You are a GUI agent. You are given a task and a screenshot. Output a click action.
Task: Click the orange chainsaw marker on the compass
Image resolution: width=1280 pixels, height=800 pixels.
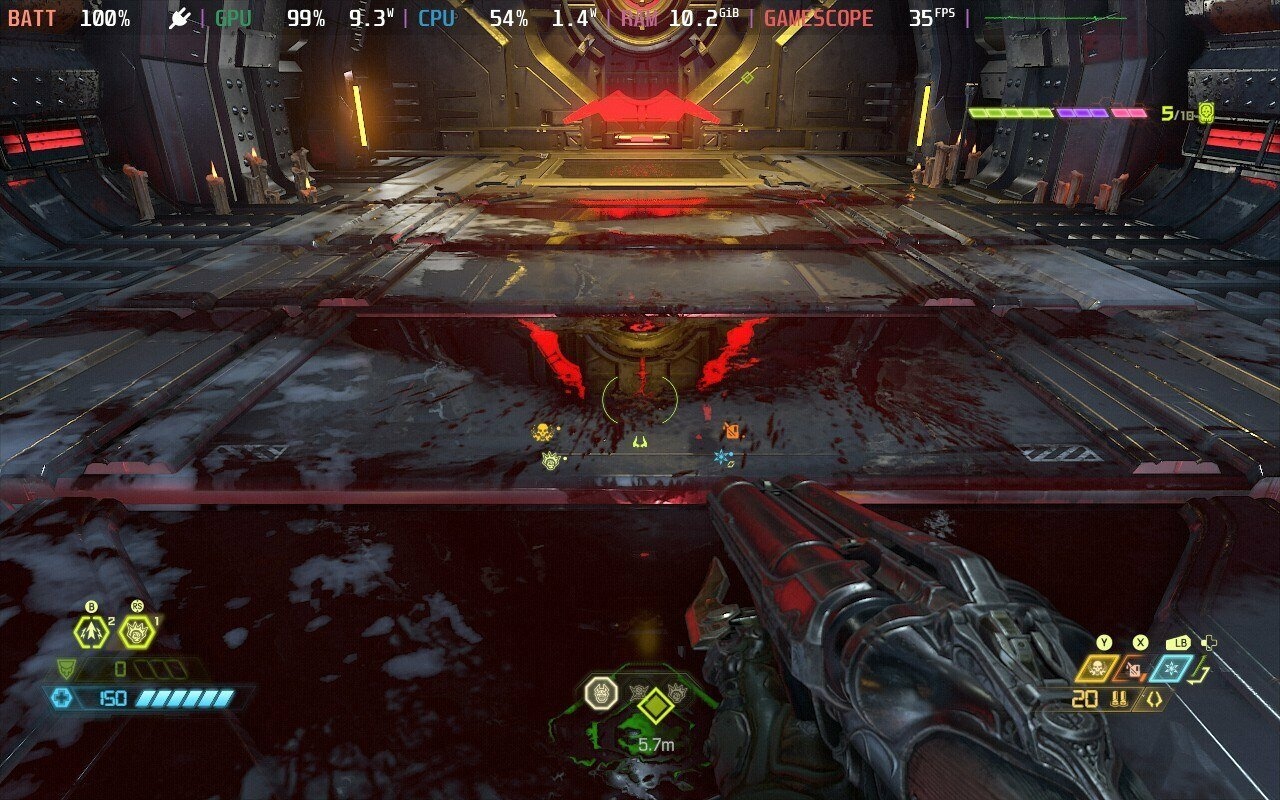pyautogui.click(x=732, y=431)
